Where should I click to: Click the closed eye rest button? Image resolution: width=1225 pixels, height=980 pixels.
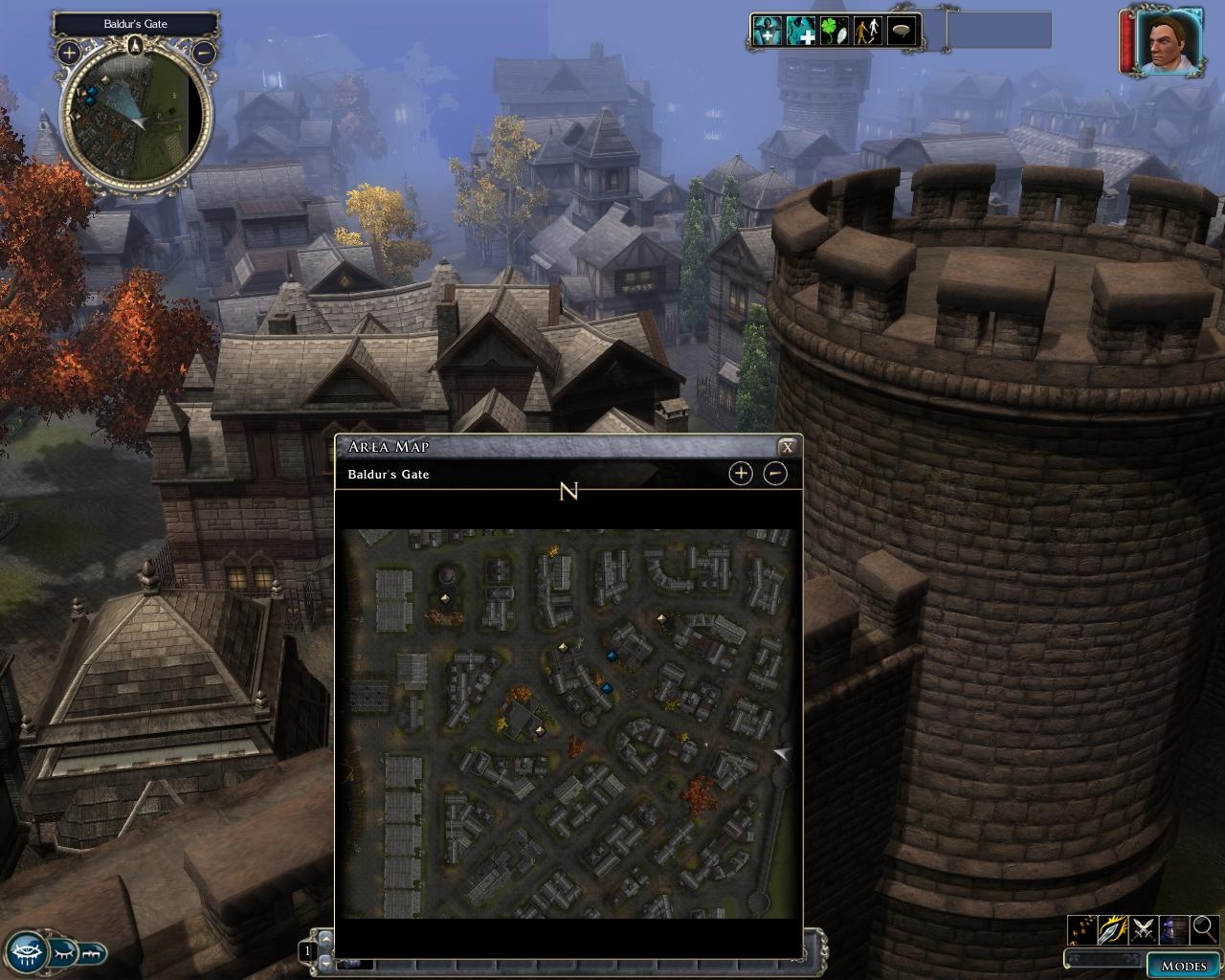(63, 953)
